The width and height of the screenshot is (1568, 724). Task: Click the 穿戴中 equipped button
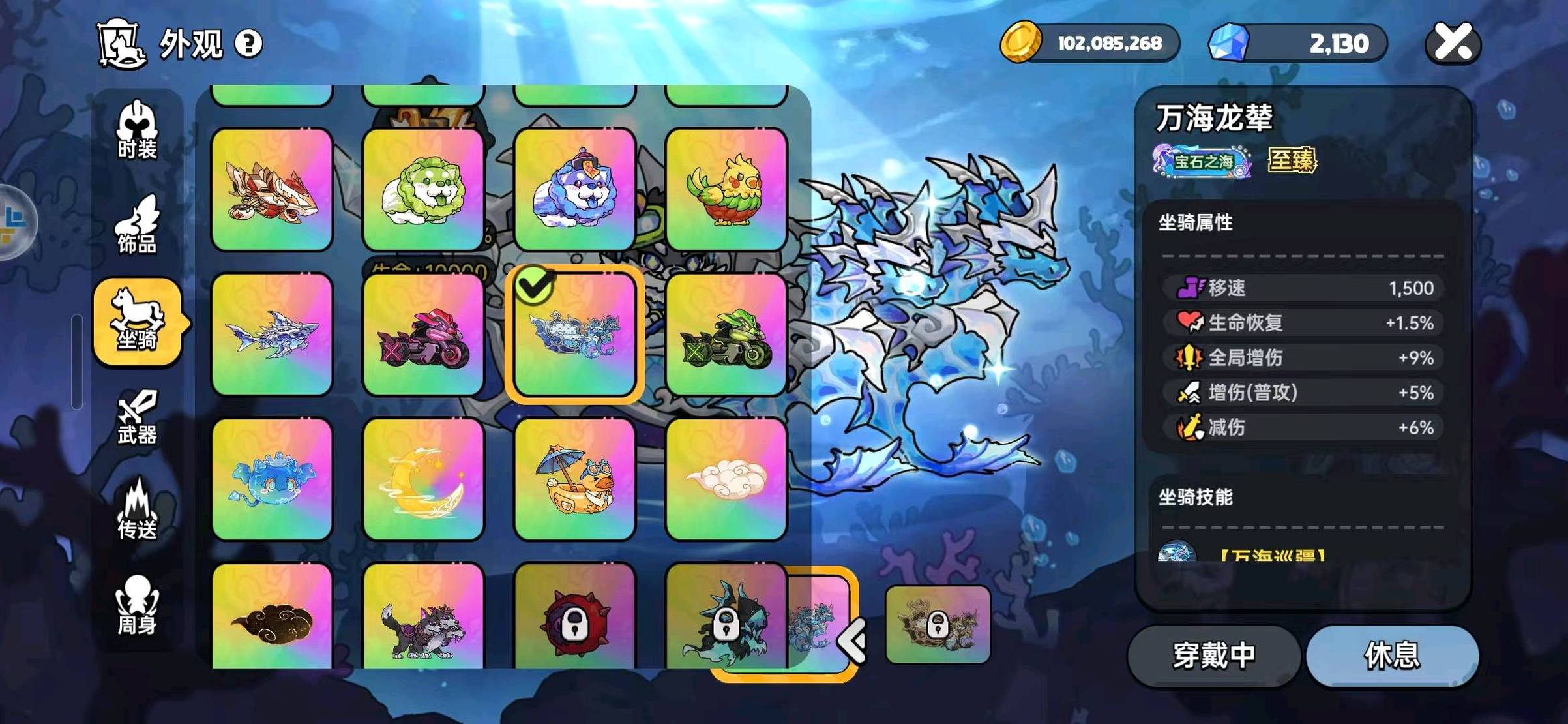click(1213, 656)
